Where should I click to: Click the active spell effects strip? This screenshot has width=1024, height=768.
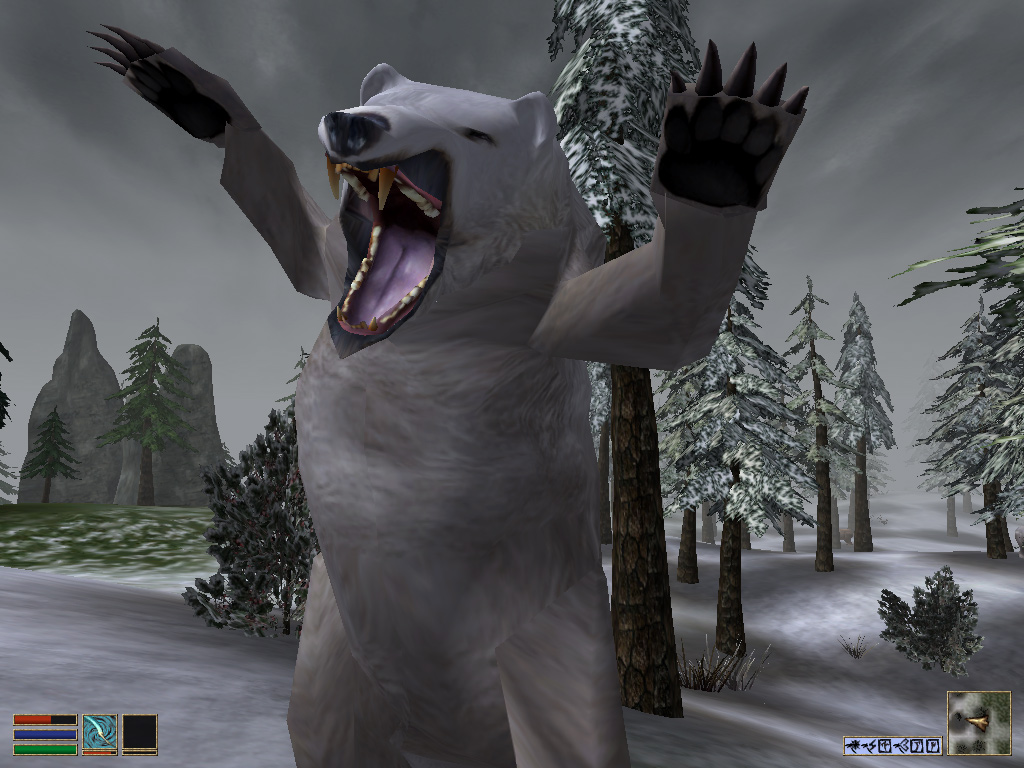893,745
